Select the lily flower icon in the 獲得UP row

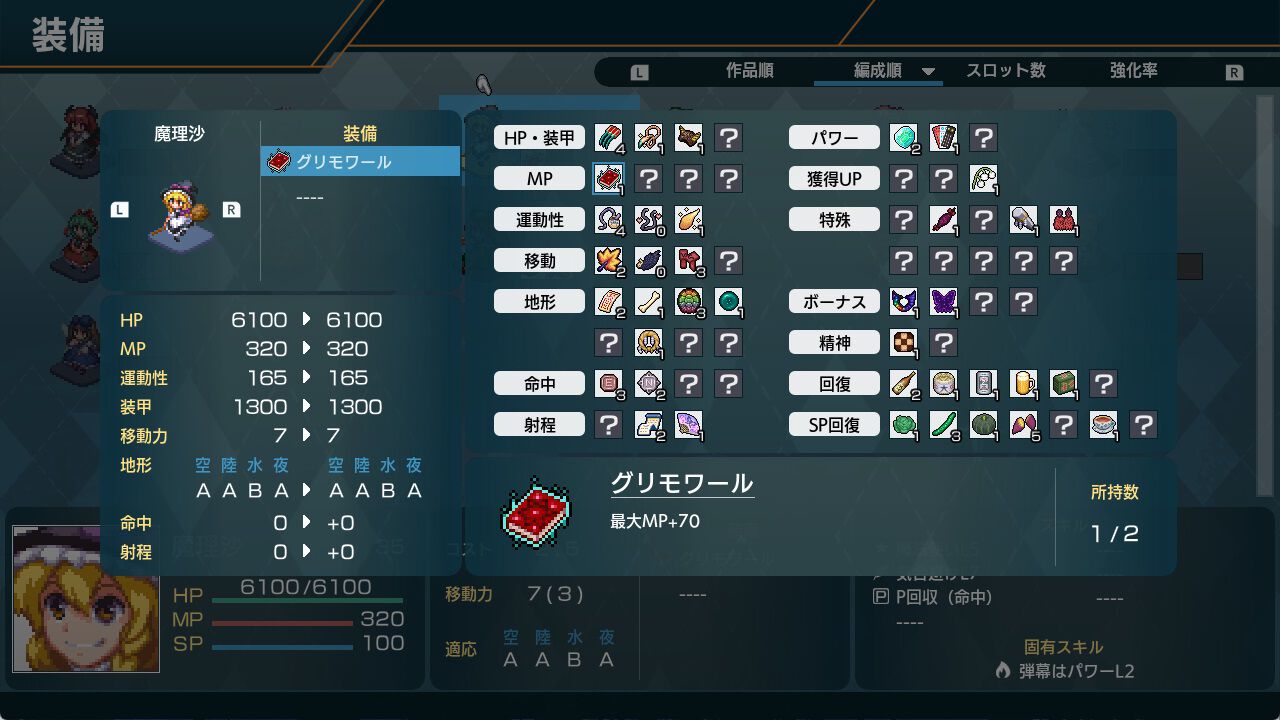point(982,178)
